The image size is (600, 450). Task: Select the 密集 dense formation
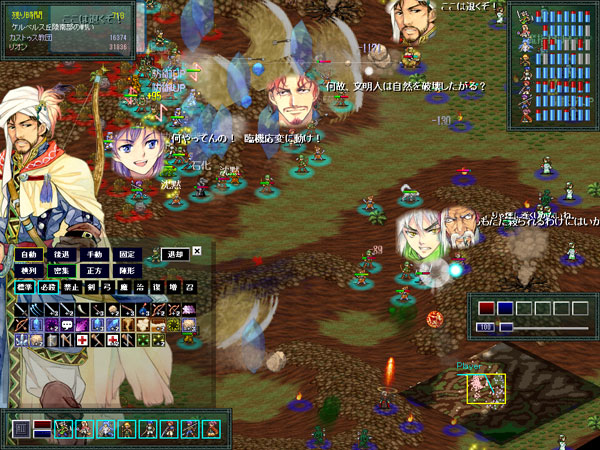(61, 270)
